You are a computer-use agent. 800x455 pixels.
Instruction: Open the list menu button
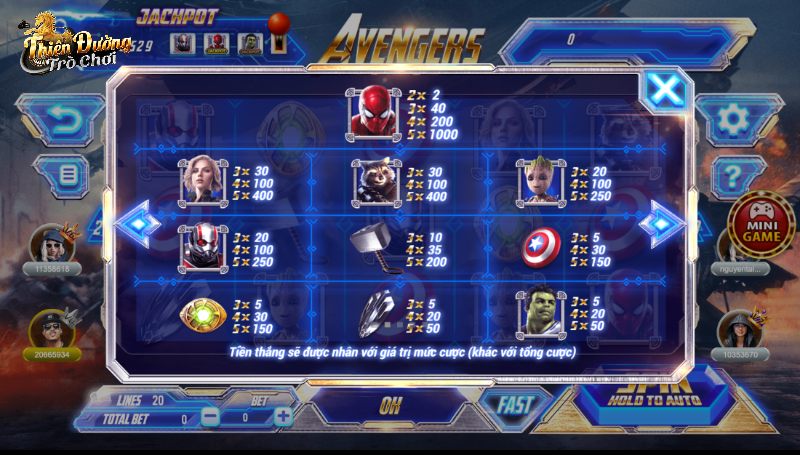point(69,175)
